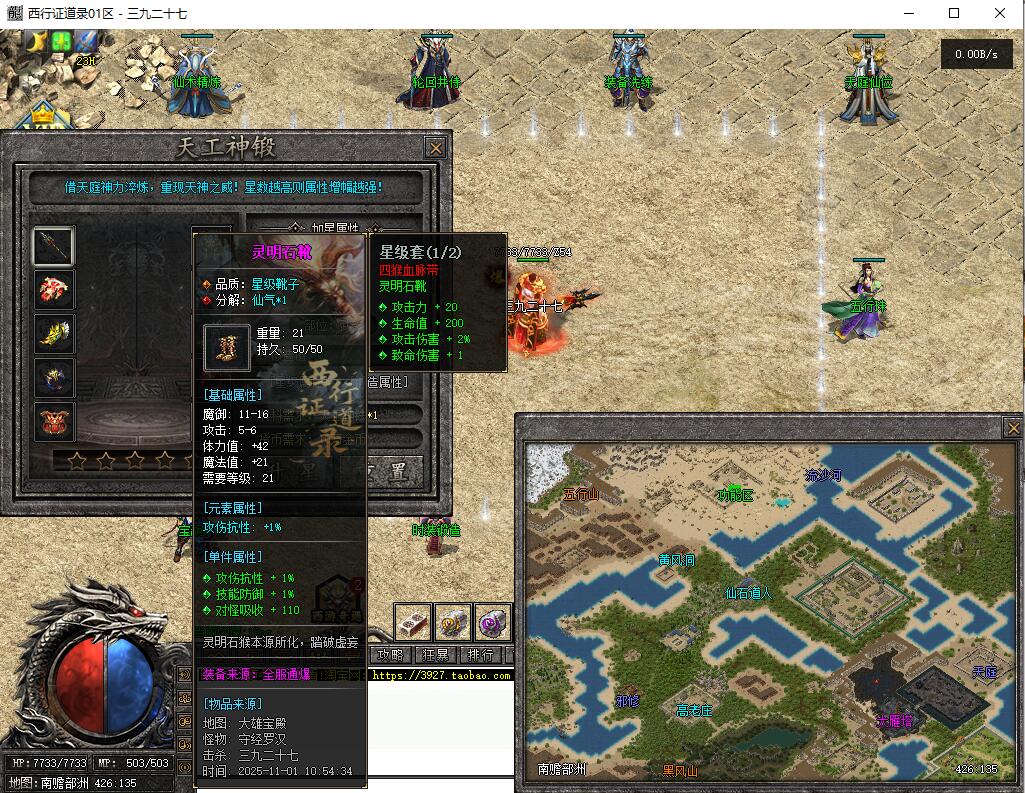This screenshot has height=793, width=1025.
Task: Select 五行山 location on the map
Action: pos(580,494)
